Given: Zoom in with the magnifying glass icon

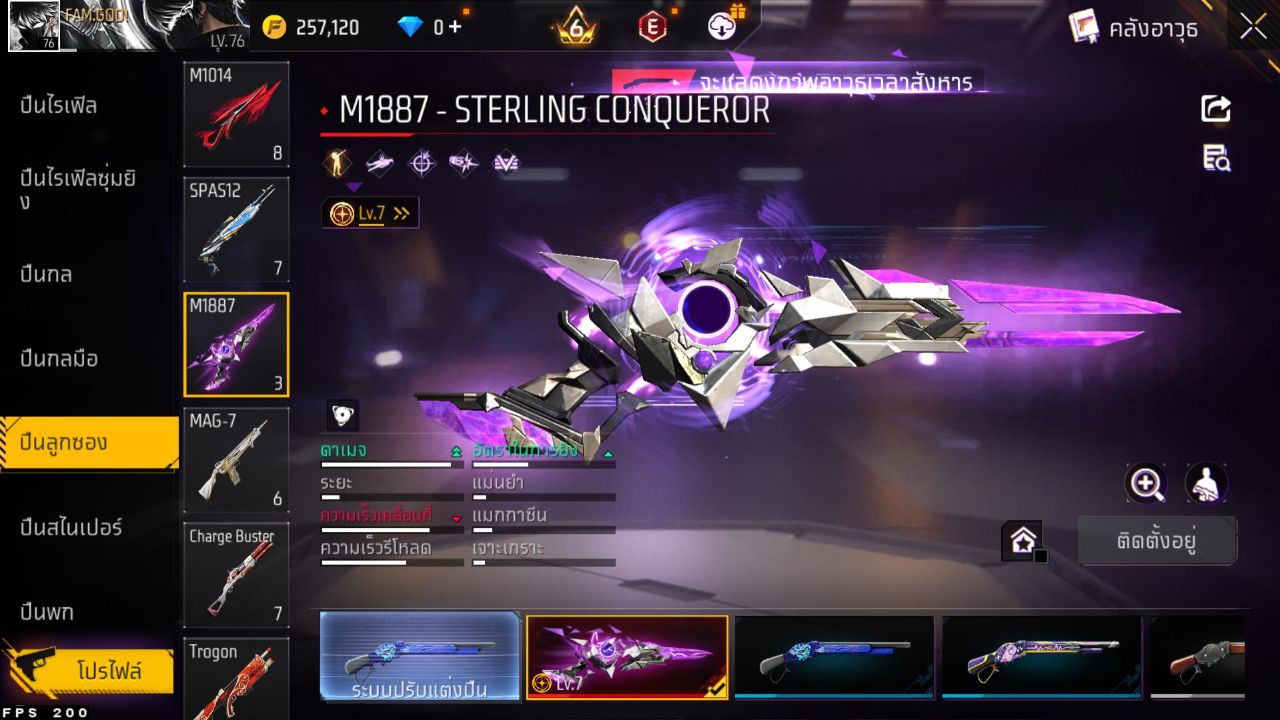Looking at the screenshot, I should (x=1146, y=484).
